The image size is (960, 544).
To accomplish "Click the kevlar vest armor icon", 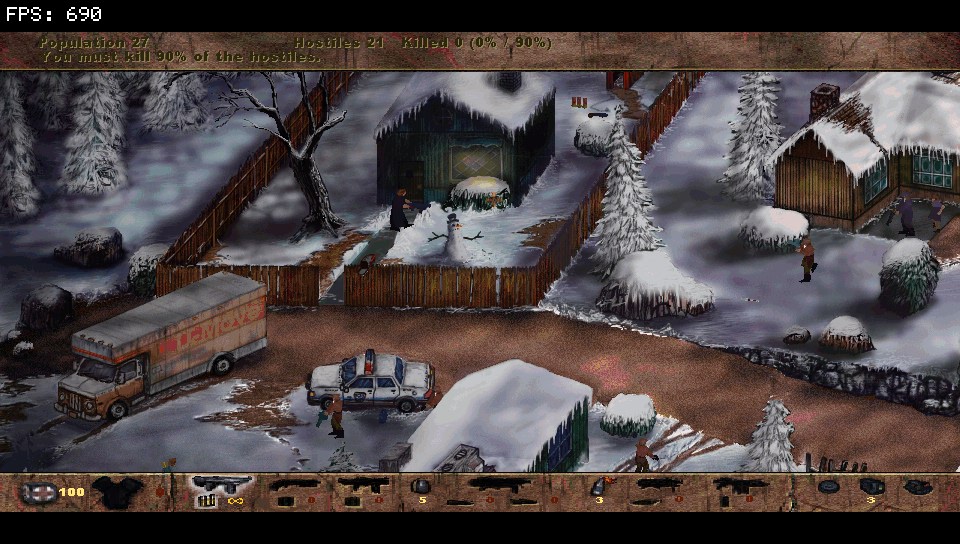I will [x=118, y=491].
